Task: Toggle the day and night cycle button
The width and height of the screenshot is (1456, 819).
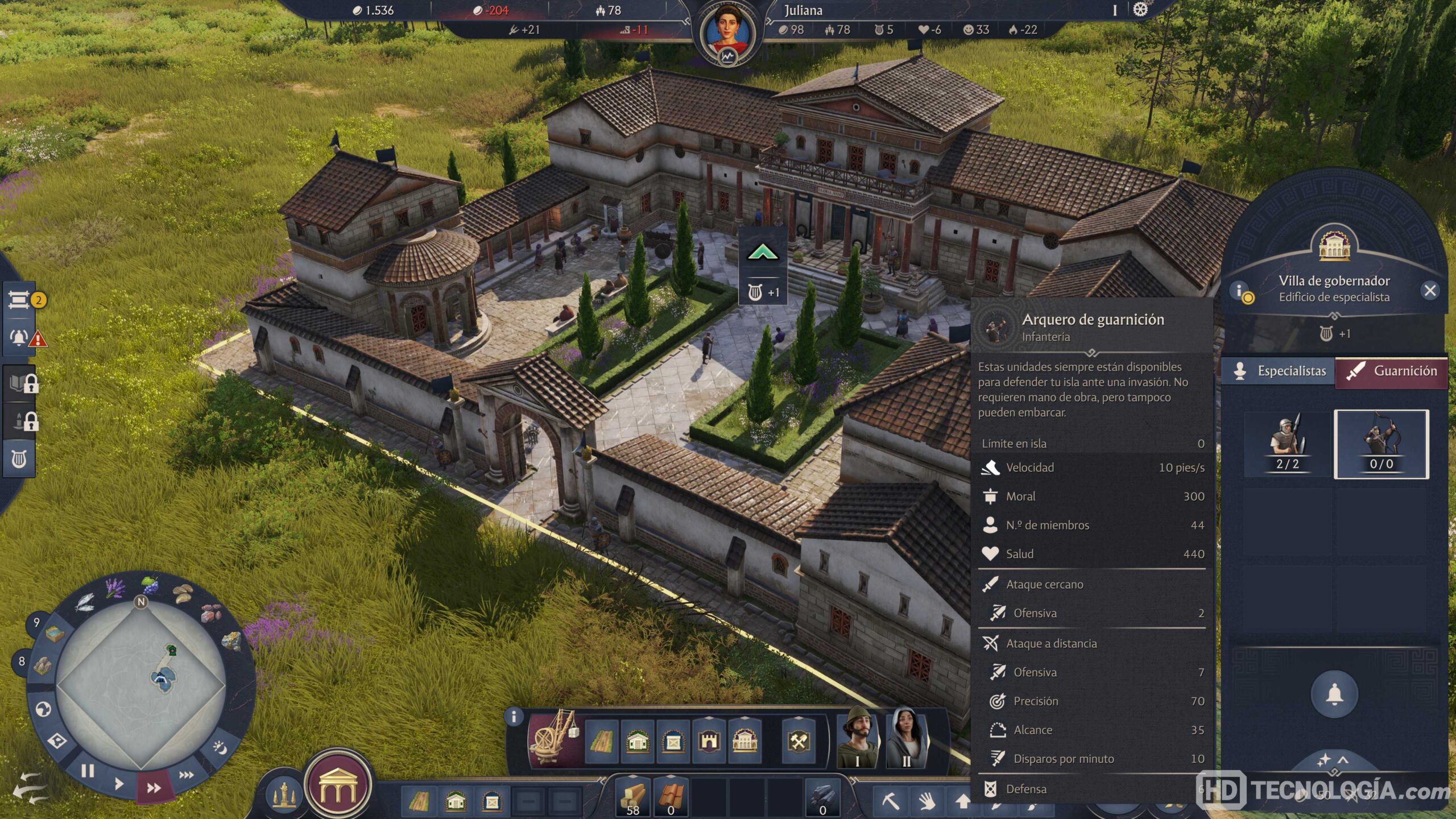Action: [220, 747]
